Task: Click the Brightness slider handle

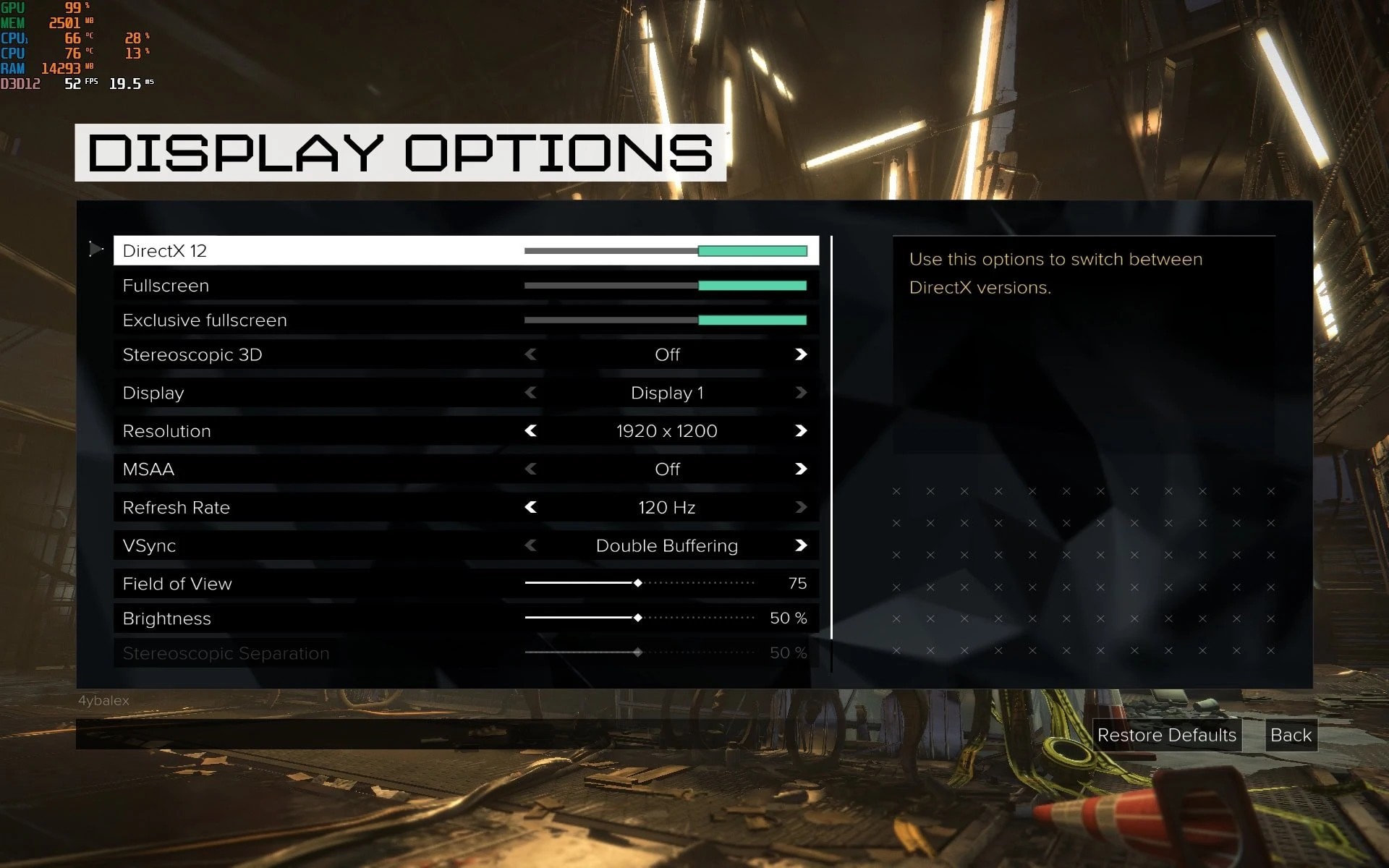Action: (637, 618)
